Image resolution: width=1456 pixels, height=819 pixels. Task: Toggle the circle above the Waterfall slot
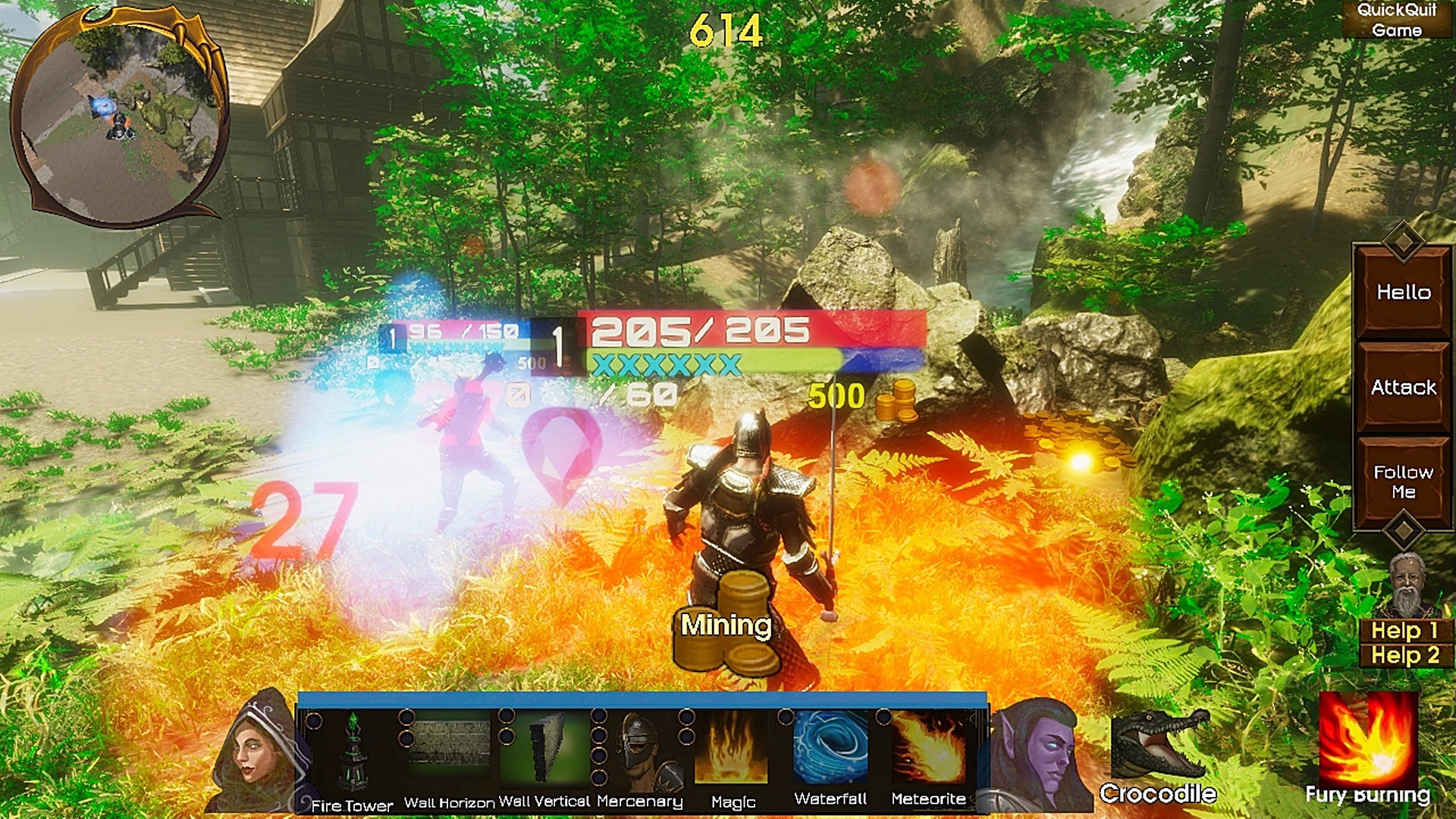(x=784, y=717)
